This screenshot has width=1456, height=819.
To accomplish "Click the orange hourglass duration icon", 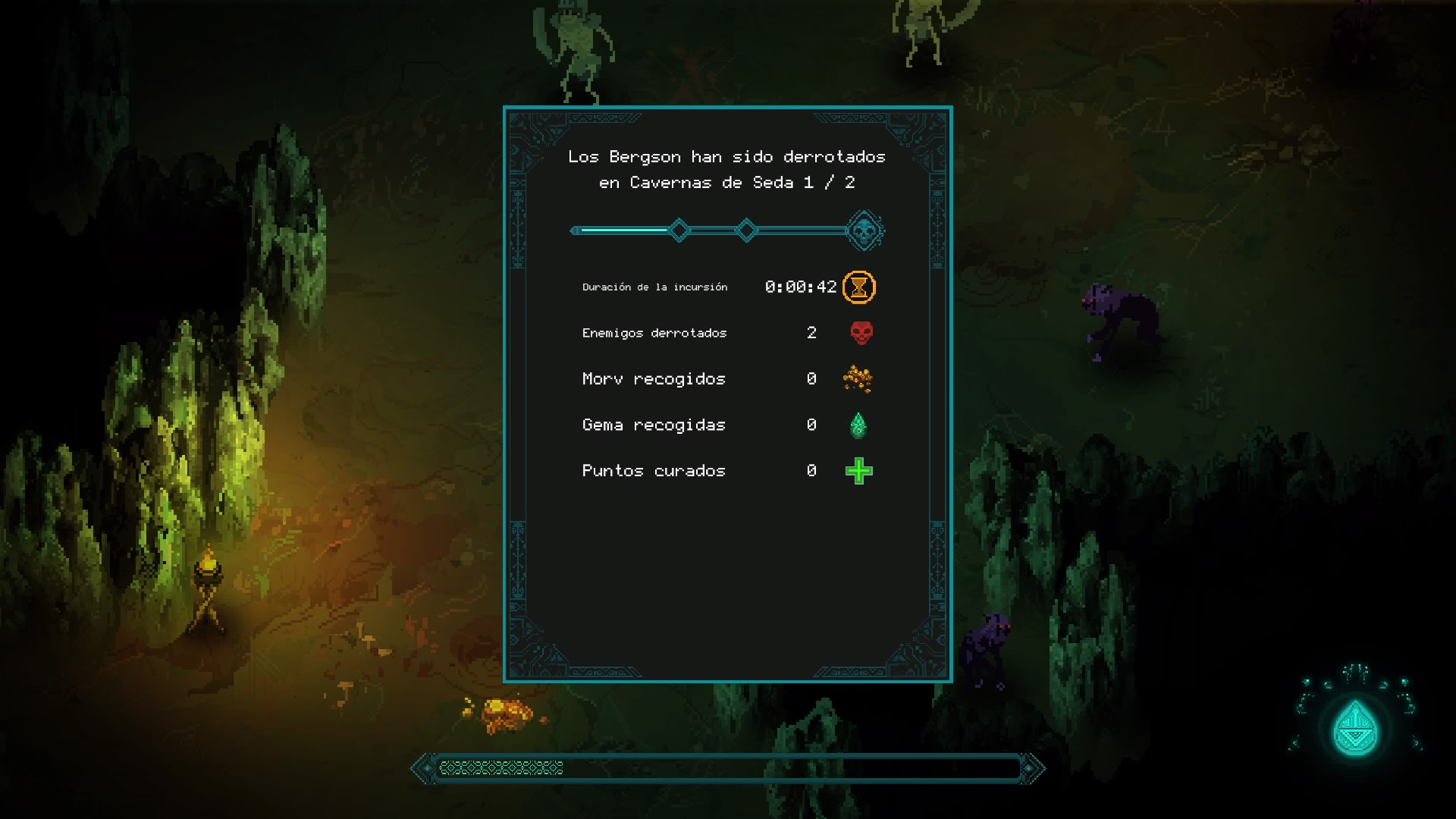I will tap(858, 287).
